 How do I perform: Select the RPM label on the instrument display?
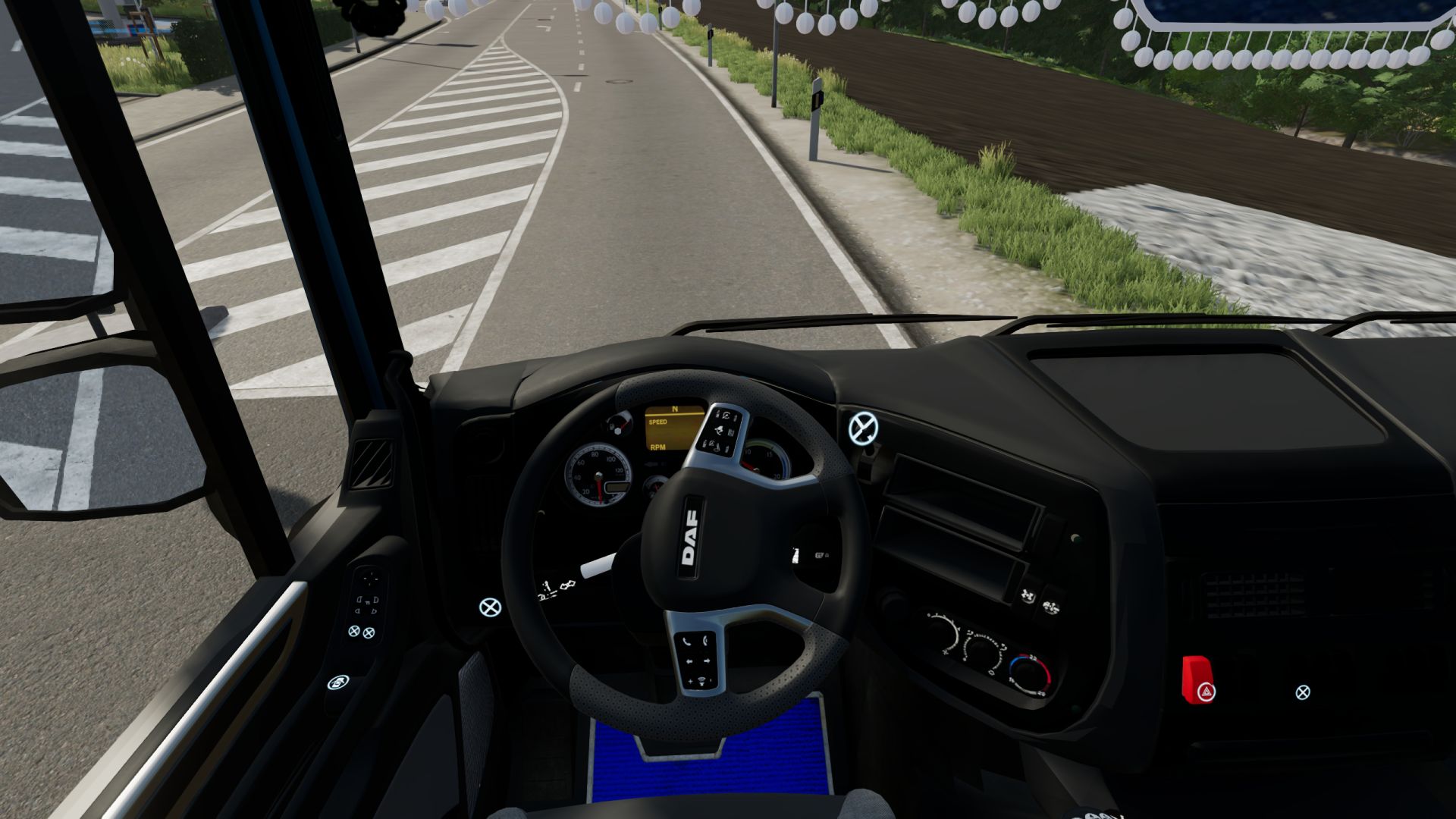click(x=657, y=447)
